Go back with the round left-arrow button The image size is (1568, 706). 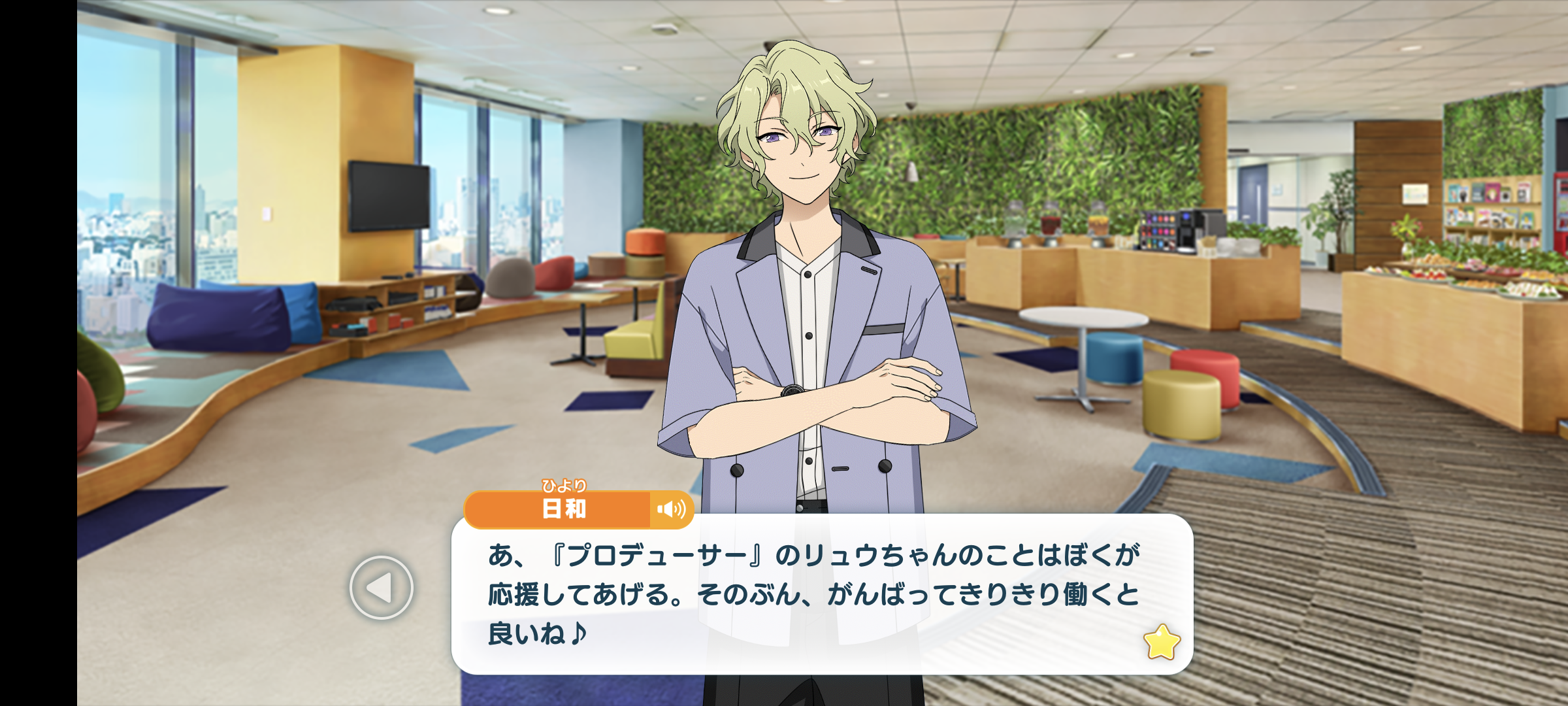[x=382, y=588]
